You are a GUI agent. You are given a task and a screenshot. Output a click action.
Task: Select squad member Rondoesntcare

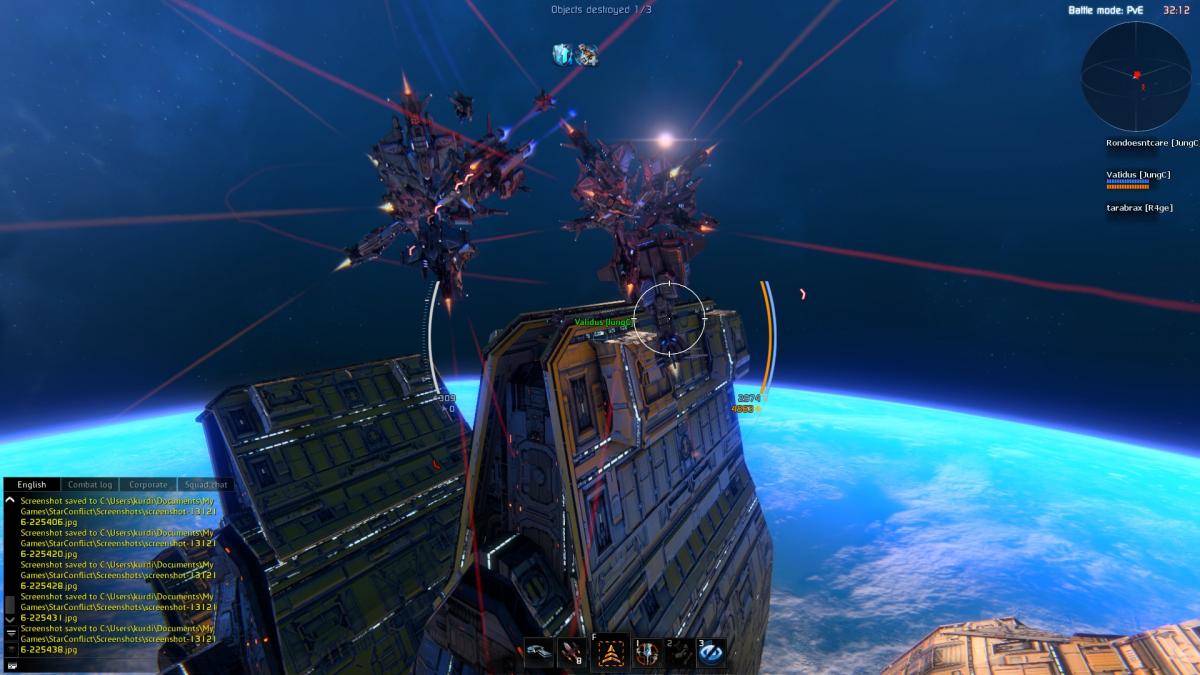(x=1151, y=143)
